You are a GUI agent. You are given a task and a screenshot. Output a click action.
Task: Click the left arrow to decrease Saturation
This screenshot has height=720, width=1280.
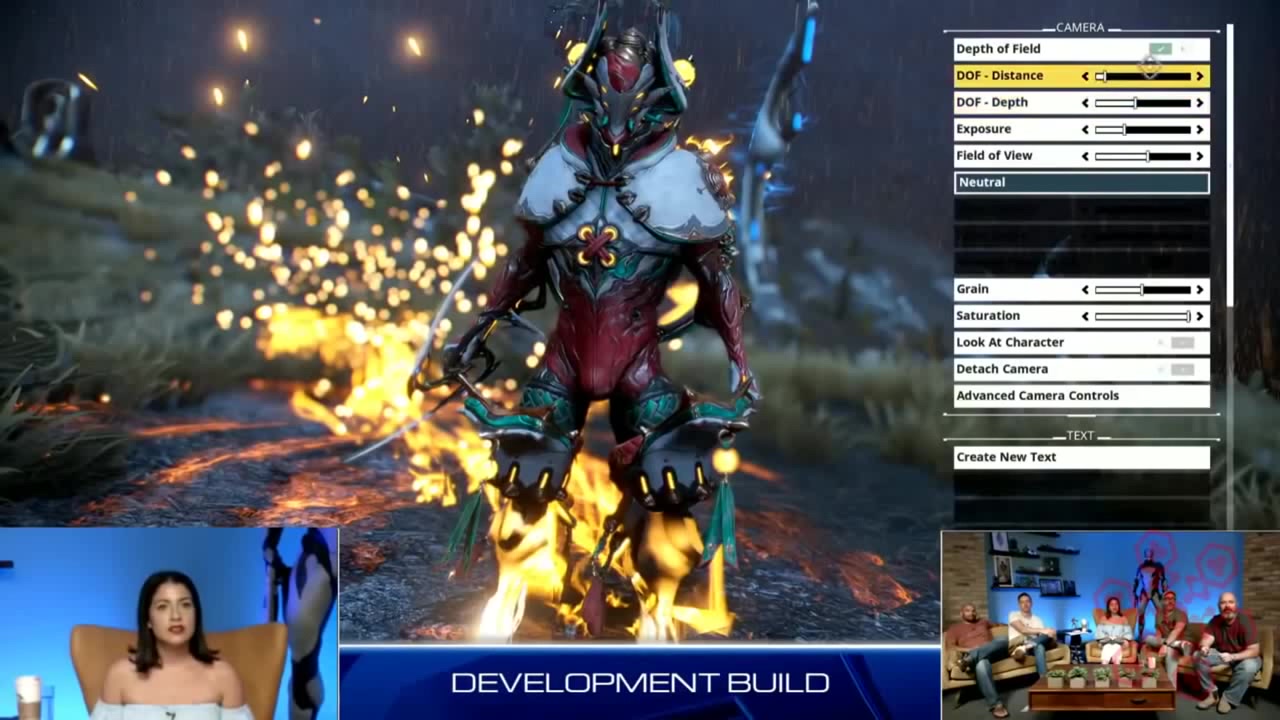click(1085, 315)
